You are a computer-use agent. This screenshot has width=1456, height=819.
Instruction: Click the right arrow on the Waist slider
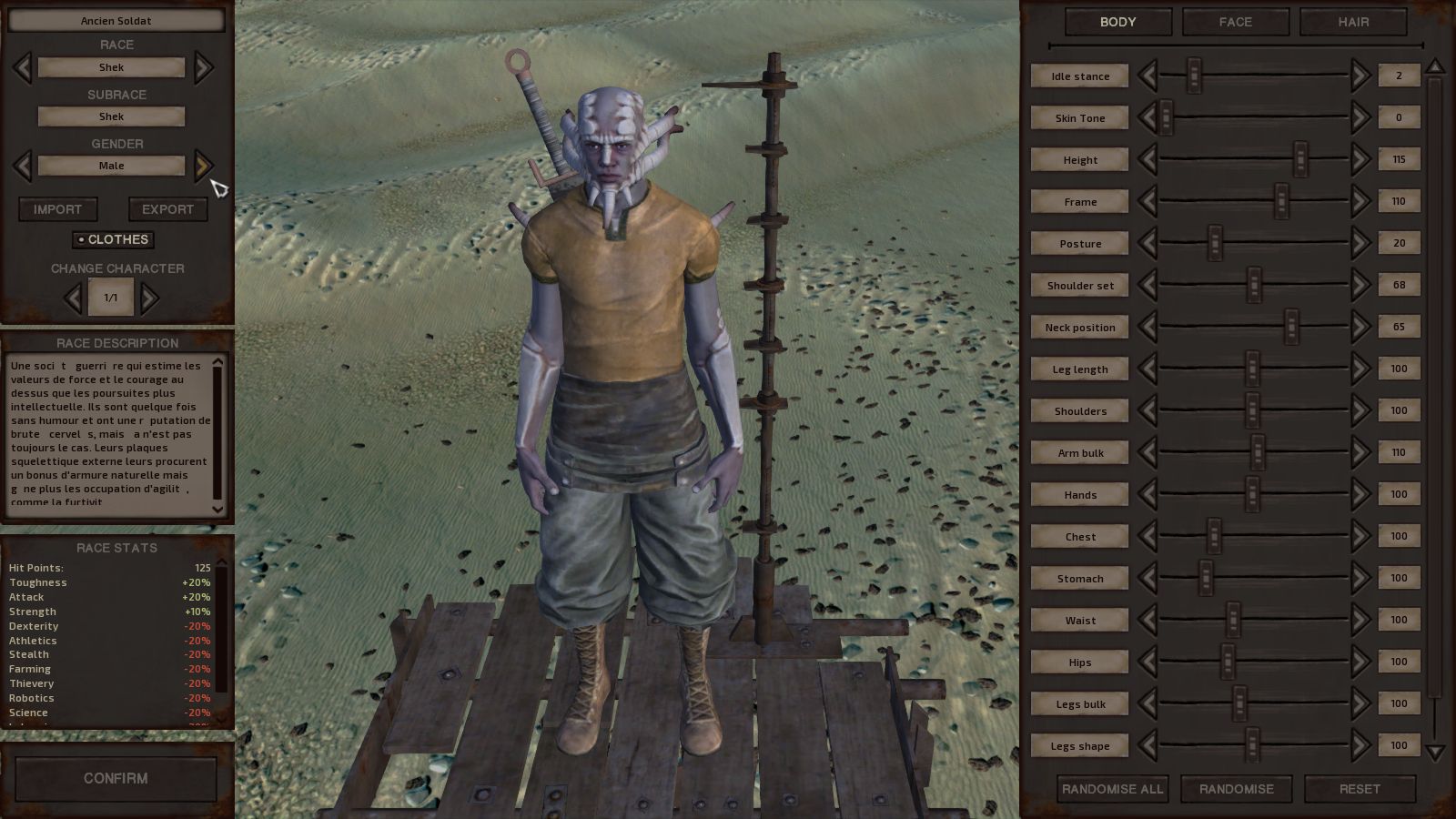click(1360, 620)
